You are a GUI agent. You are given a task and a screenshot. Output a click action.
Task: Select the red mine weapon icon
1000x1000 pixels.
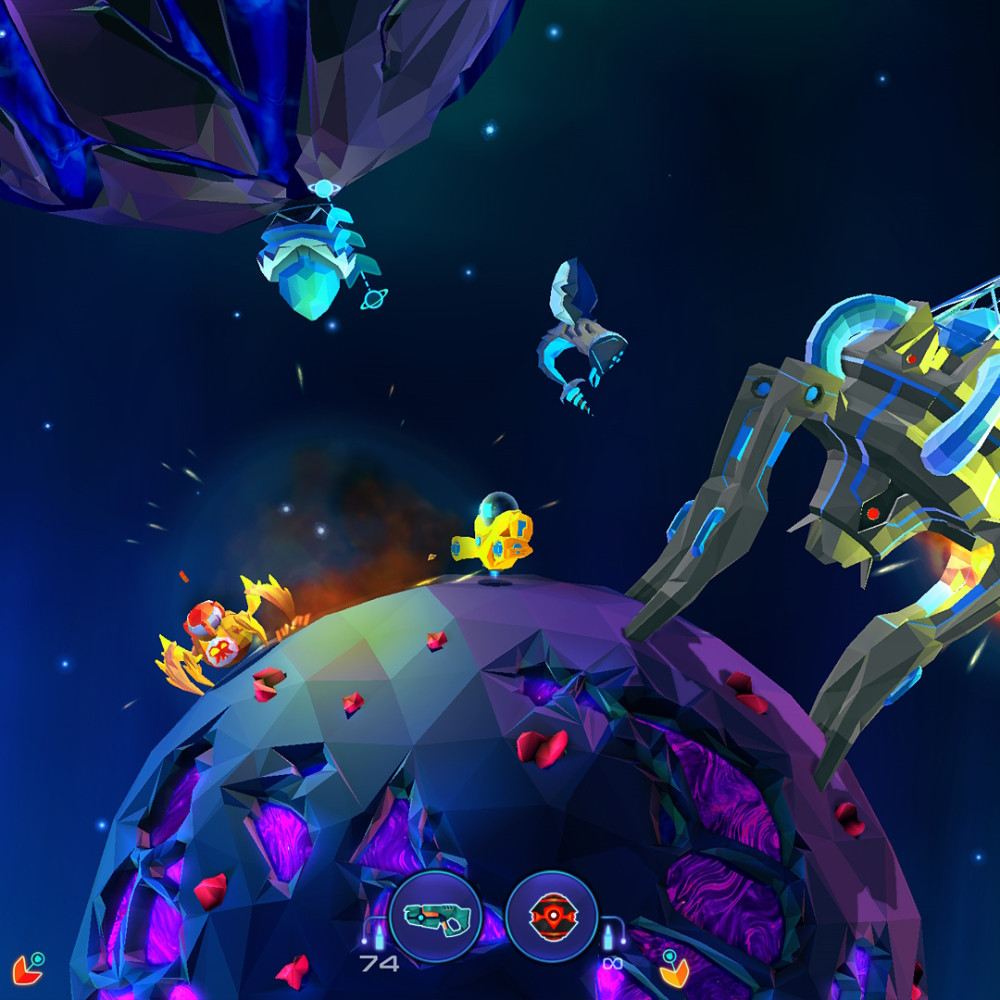pyautogui.click(x=551, y=916)
